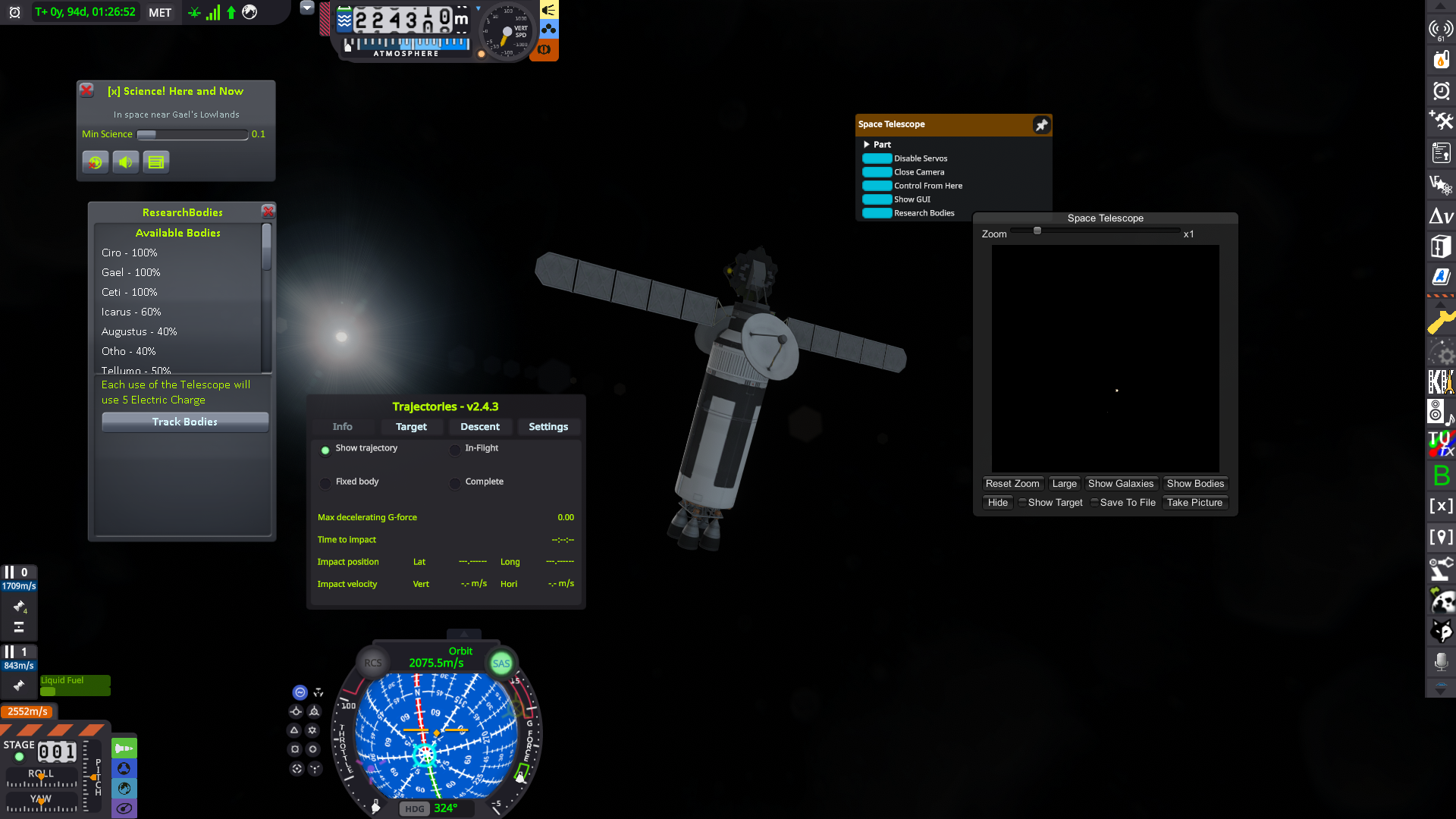Open the fuel canister resources icon
Image resolution: width=1456 pixels, height=819 pixels.
[1441, 60]
